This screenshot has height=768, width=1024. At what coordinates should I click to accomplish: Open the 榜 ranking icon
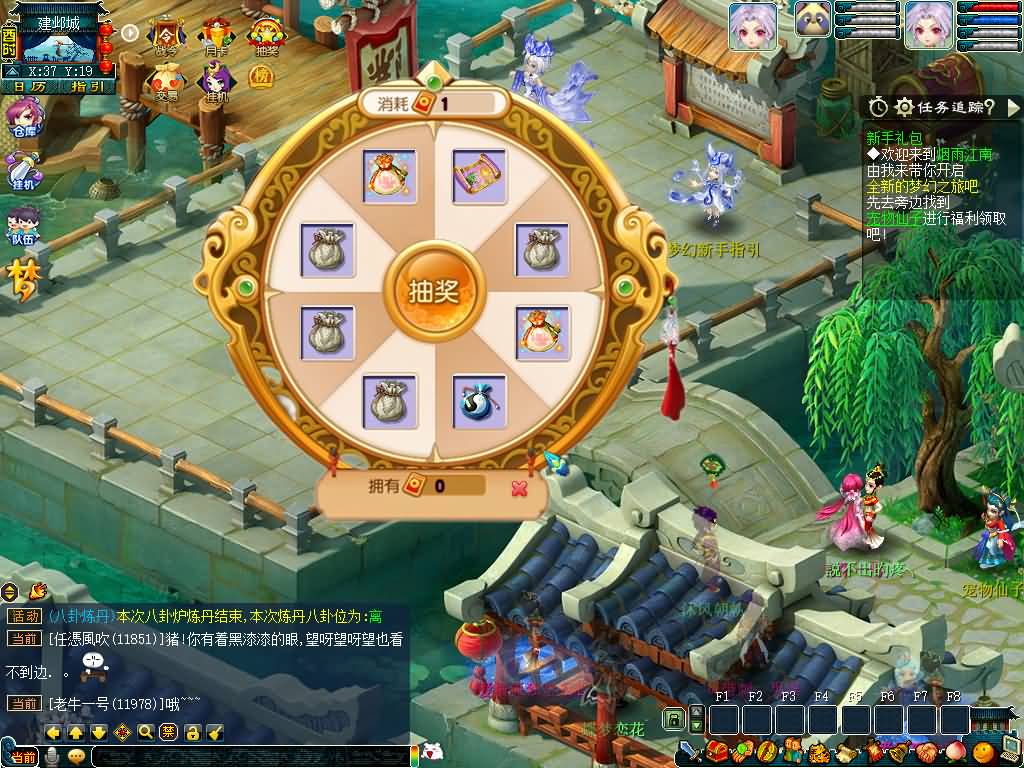coord(261,77)
